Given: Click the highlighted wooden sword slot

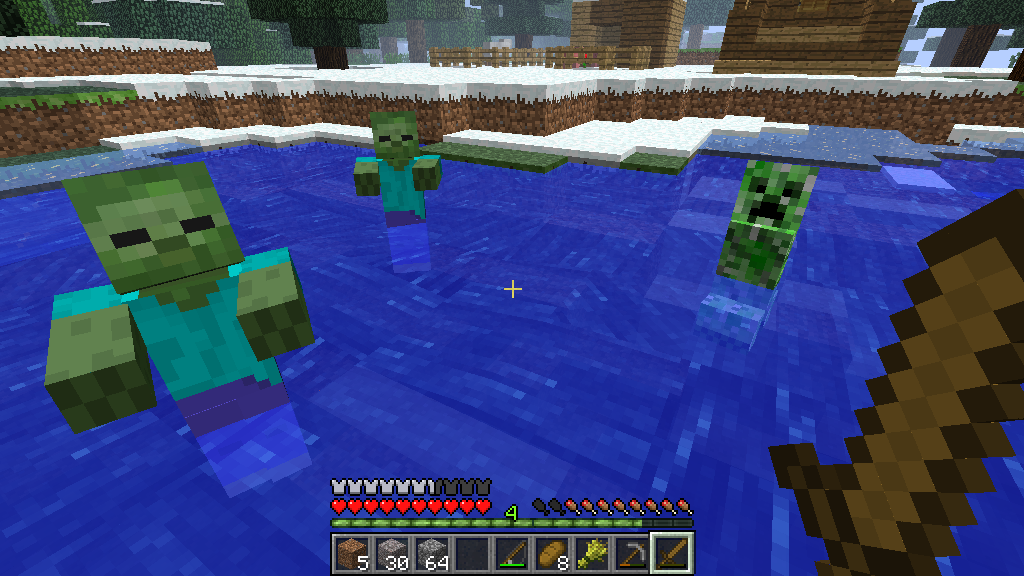Looking at the screenshot, I should point(671,553).
